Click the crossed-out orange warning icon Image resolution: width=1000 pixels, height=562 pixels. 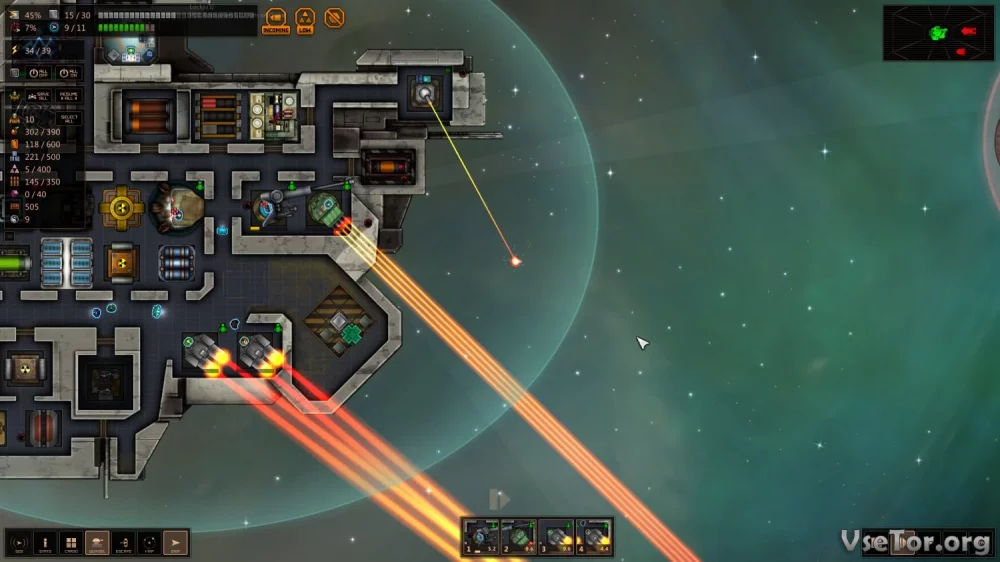pos(335,18)
